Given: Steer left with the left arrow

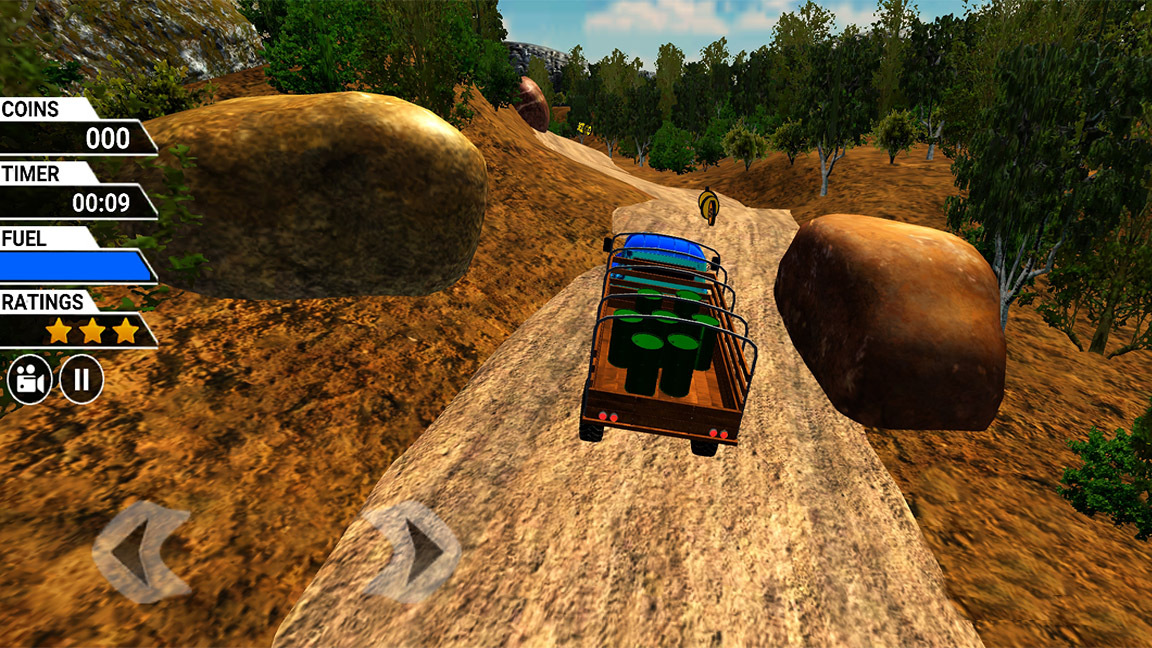Looking at the screenshot, I should coord(140,551).
